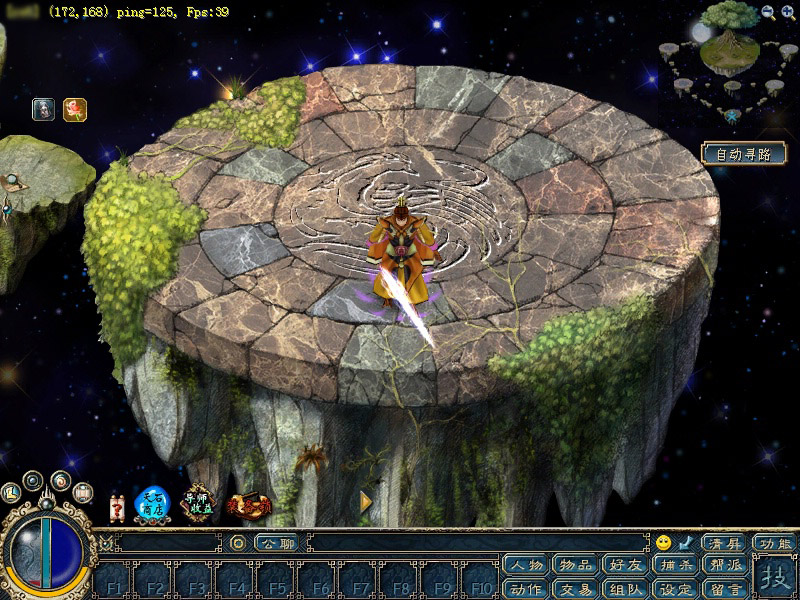Open the 动作 actions menu
This screenshot has width=800, height=600.
click(526, 589)
